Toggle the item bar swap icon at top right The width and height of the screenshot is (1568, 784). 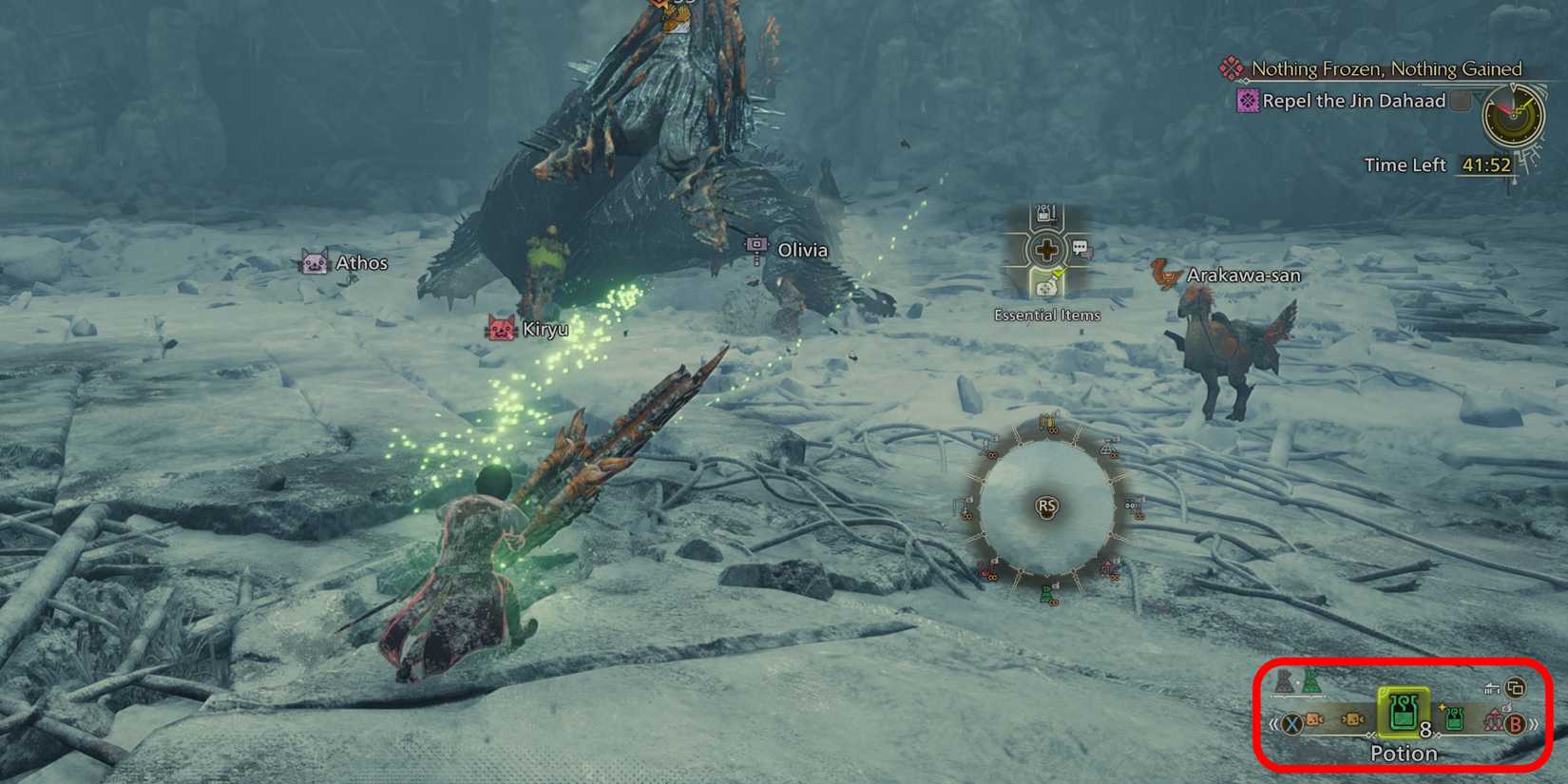tap(1514, 688)
